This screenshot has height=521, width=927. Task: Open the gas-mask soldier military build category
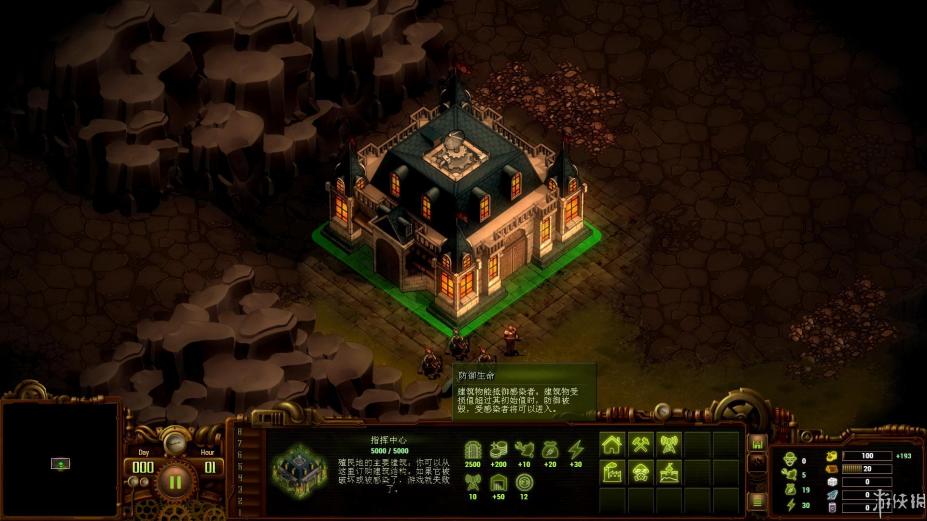(641, 472)
